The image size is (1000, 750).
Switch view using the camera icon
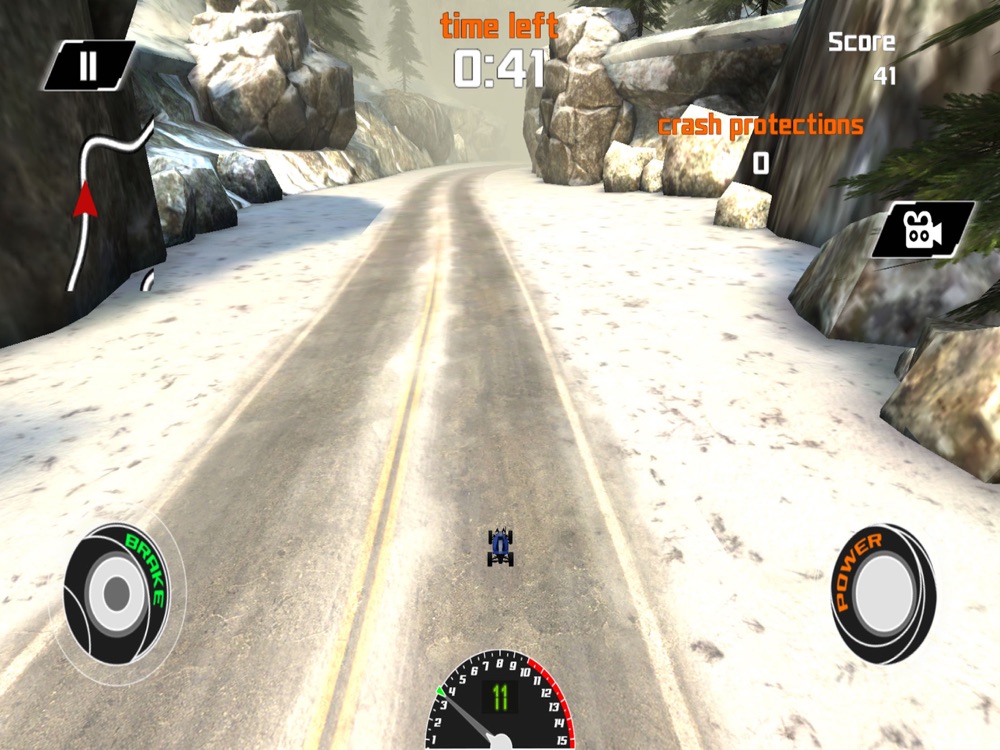921,229
